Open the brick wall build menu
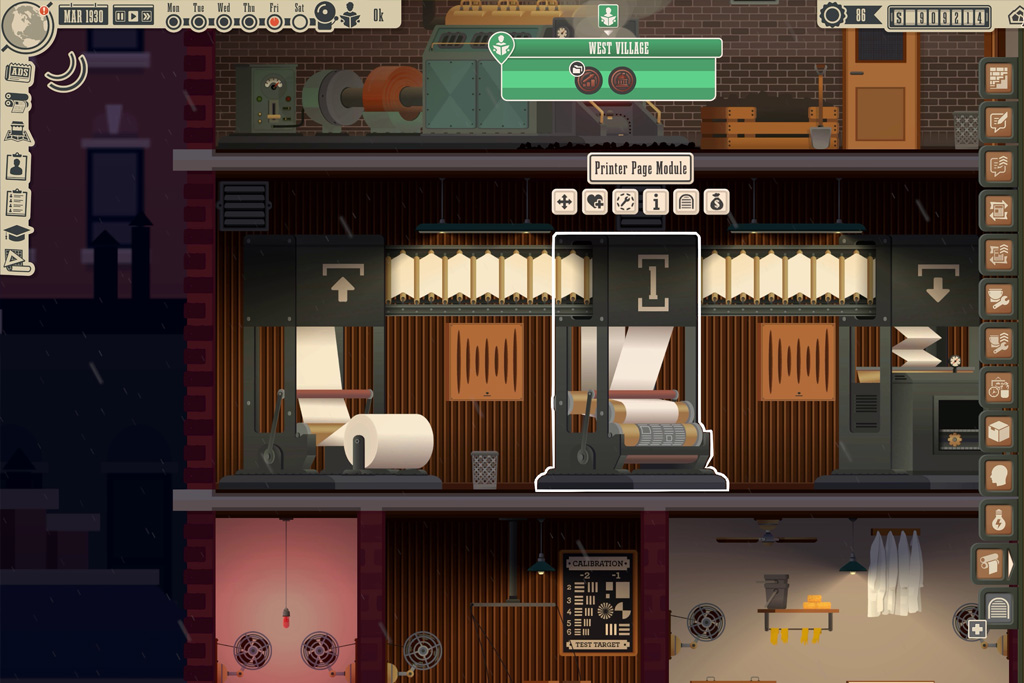 pos(998,78)
